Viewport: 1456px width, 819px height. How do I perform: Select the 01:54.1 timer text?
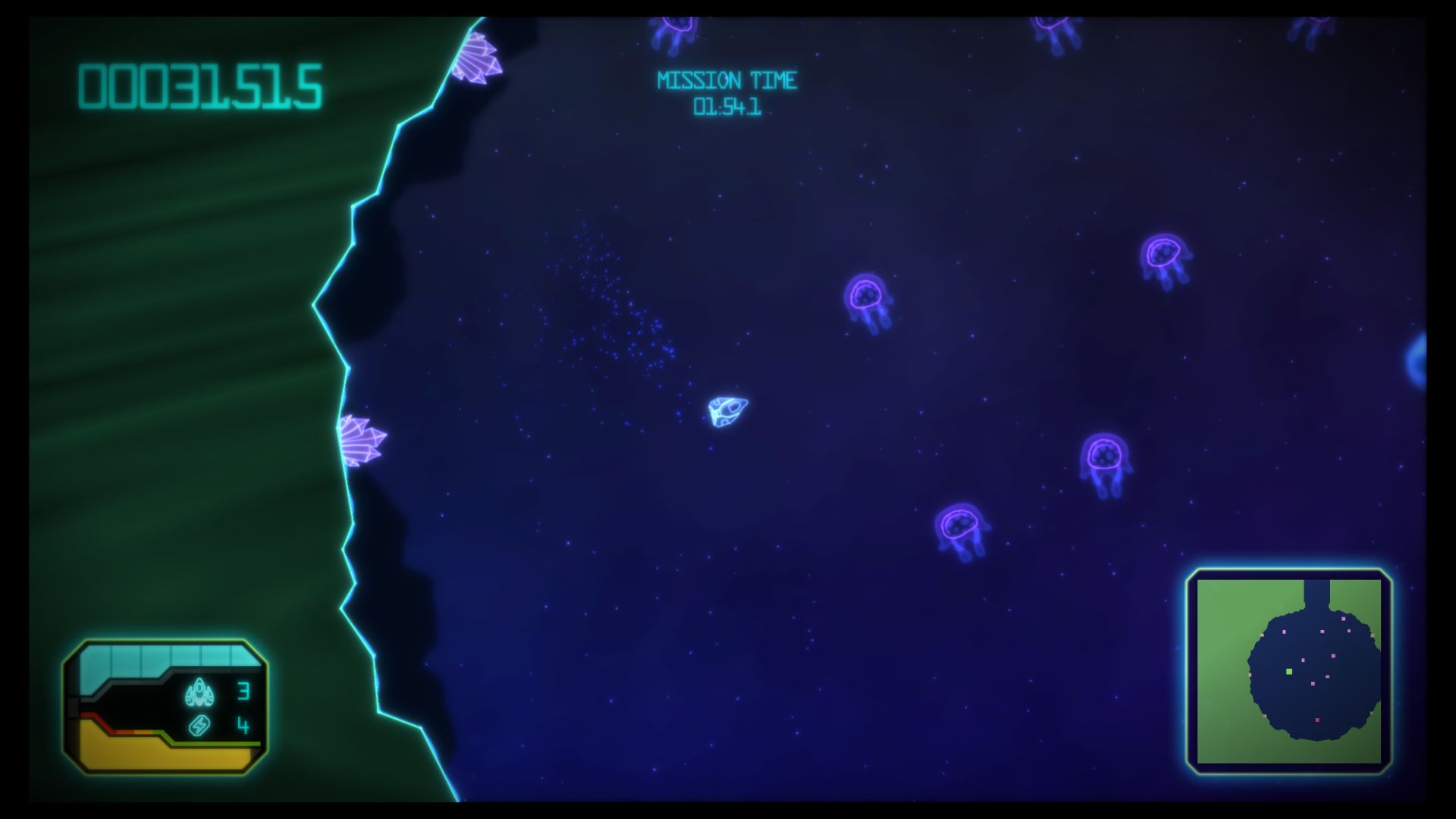[729, 106]
